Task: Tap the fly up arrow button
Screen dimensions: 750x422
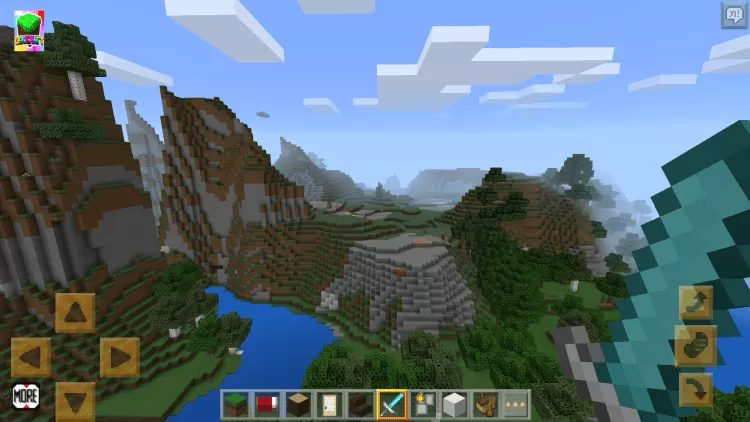Action: tap(695, 302)
